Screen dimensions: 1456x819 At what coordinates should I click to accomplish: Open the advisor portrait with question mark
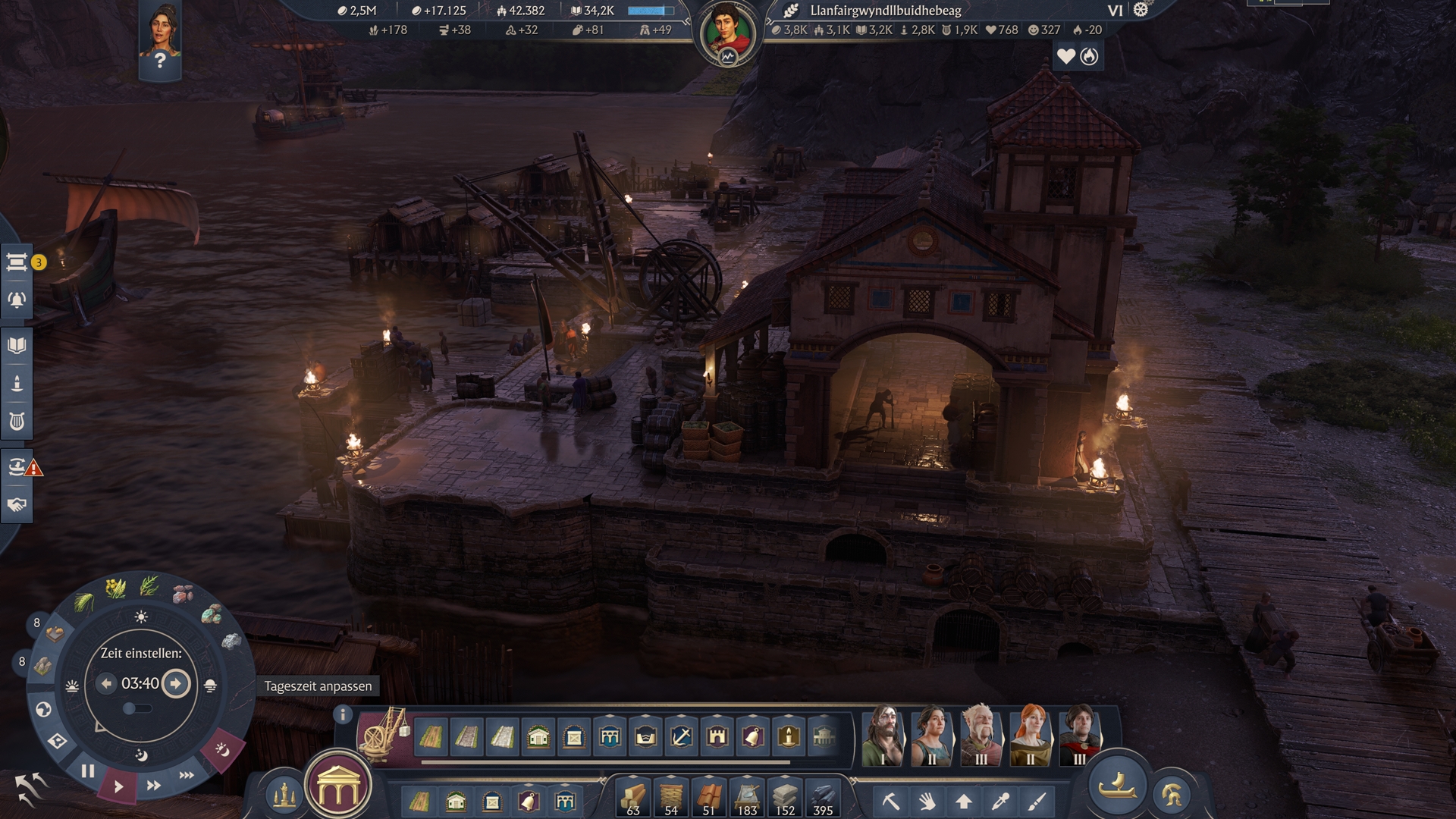pos(160,39)
